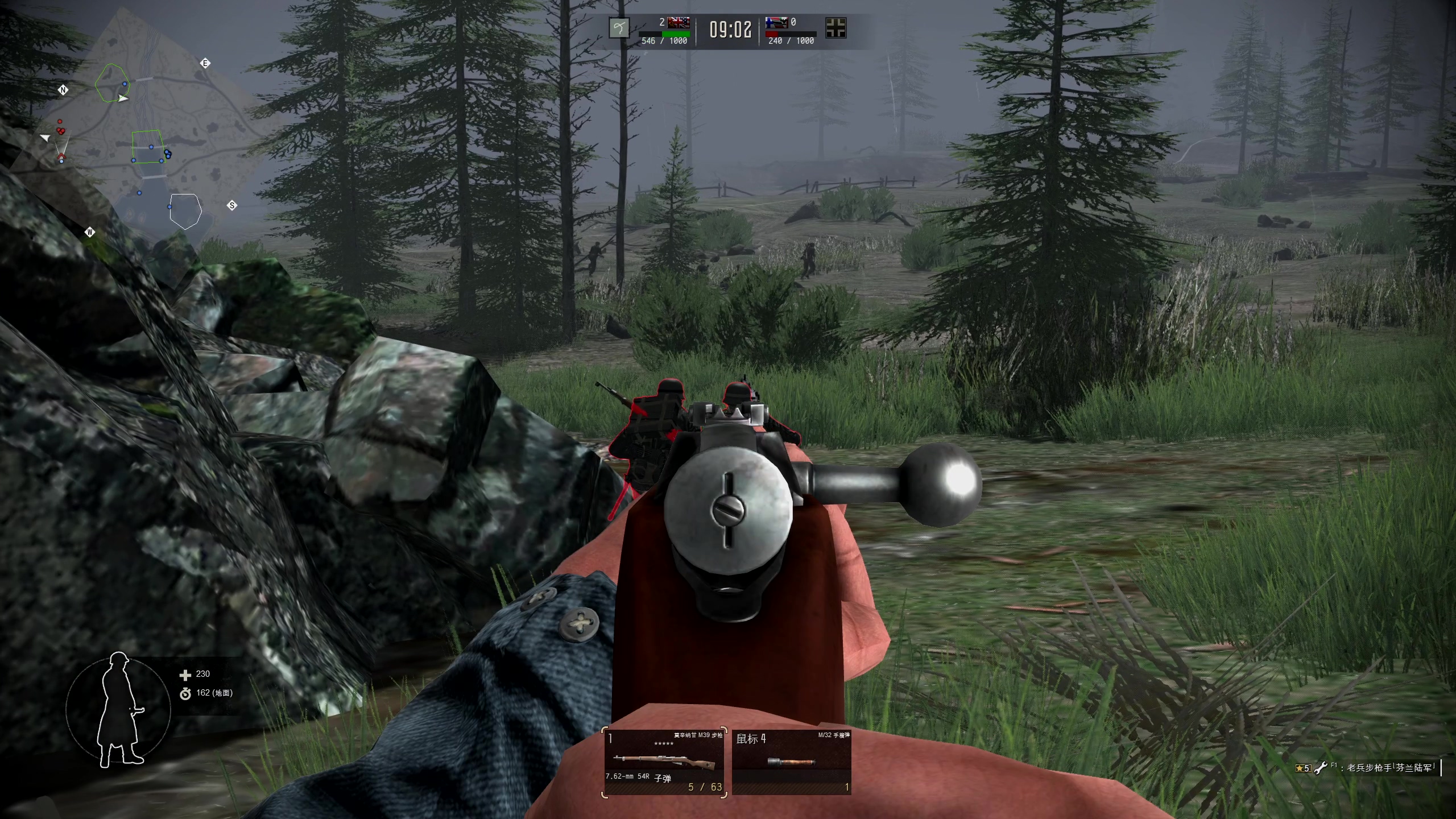Image resolution: width=1456 pixels, height=819 pixels.
Task: Click the green-square icon beside the score
Action: pyautogui.click(x=619, y=27)
